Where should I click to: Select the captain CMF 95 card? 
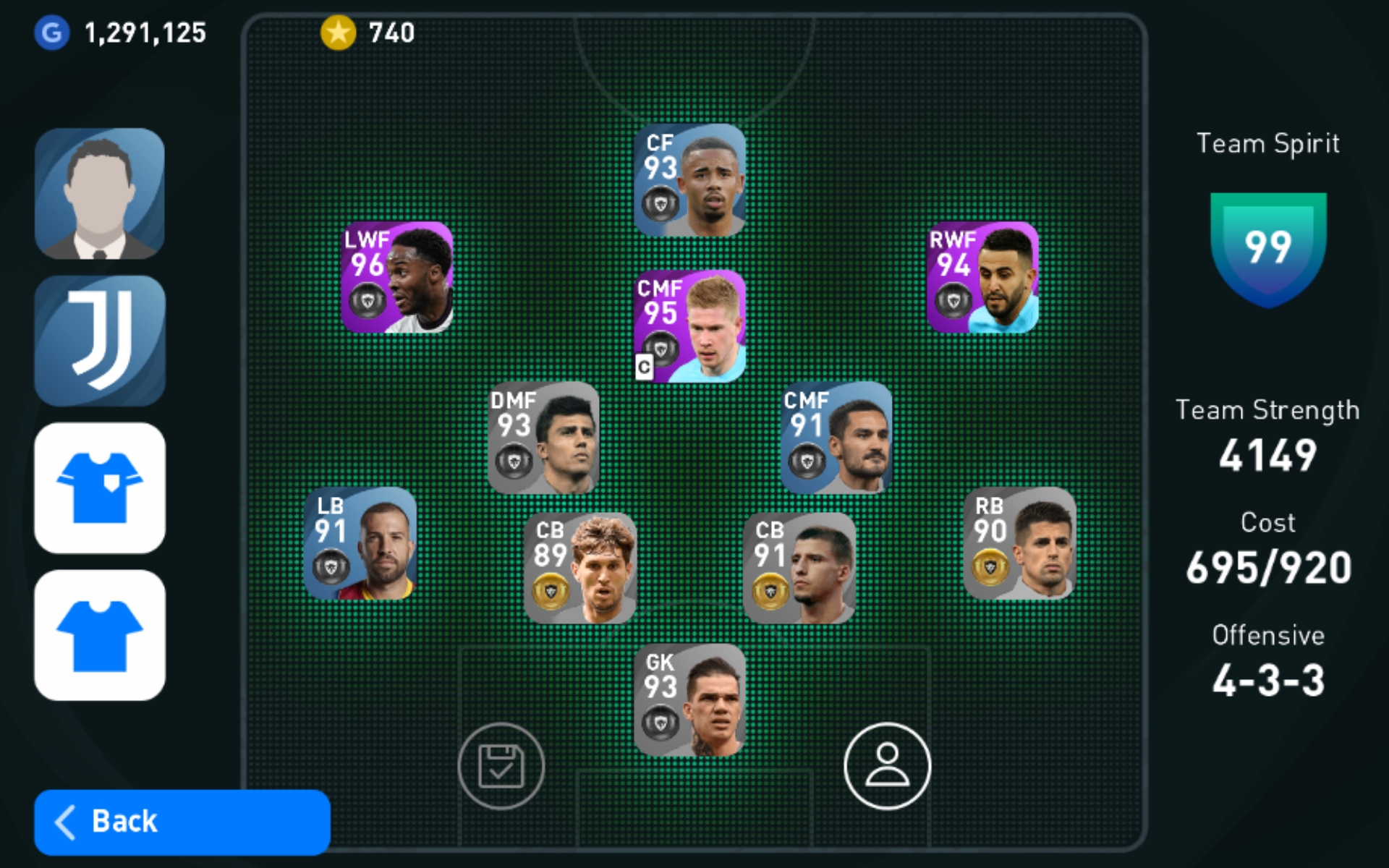point(689,326)
